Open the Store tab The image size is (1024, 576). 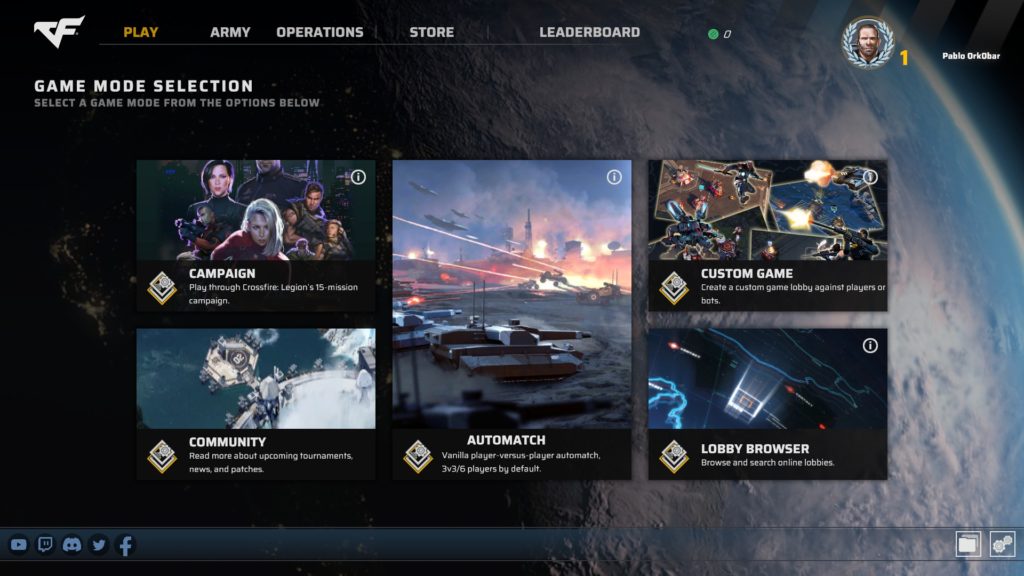click(431, 32)
